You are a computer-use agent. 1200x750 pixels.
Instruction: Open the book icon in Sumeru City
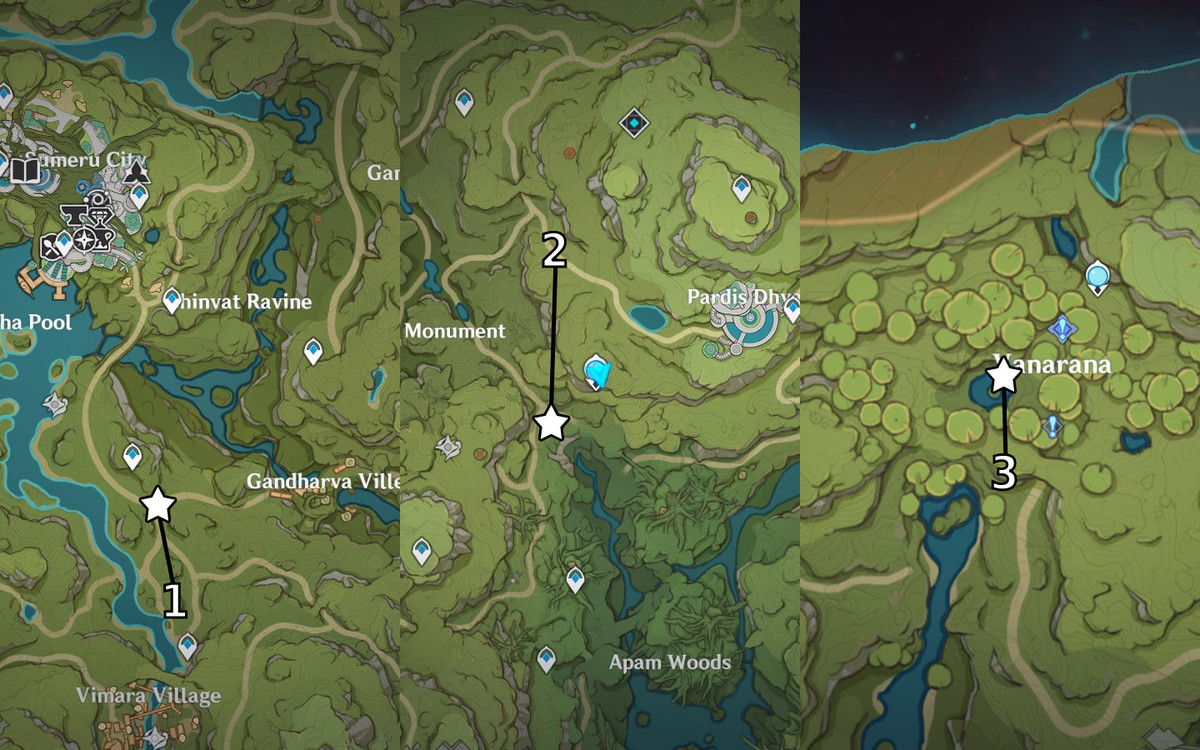click(x=25, y=170)
